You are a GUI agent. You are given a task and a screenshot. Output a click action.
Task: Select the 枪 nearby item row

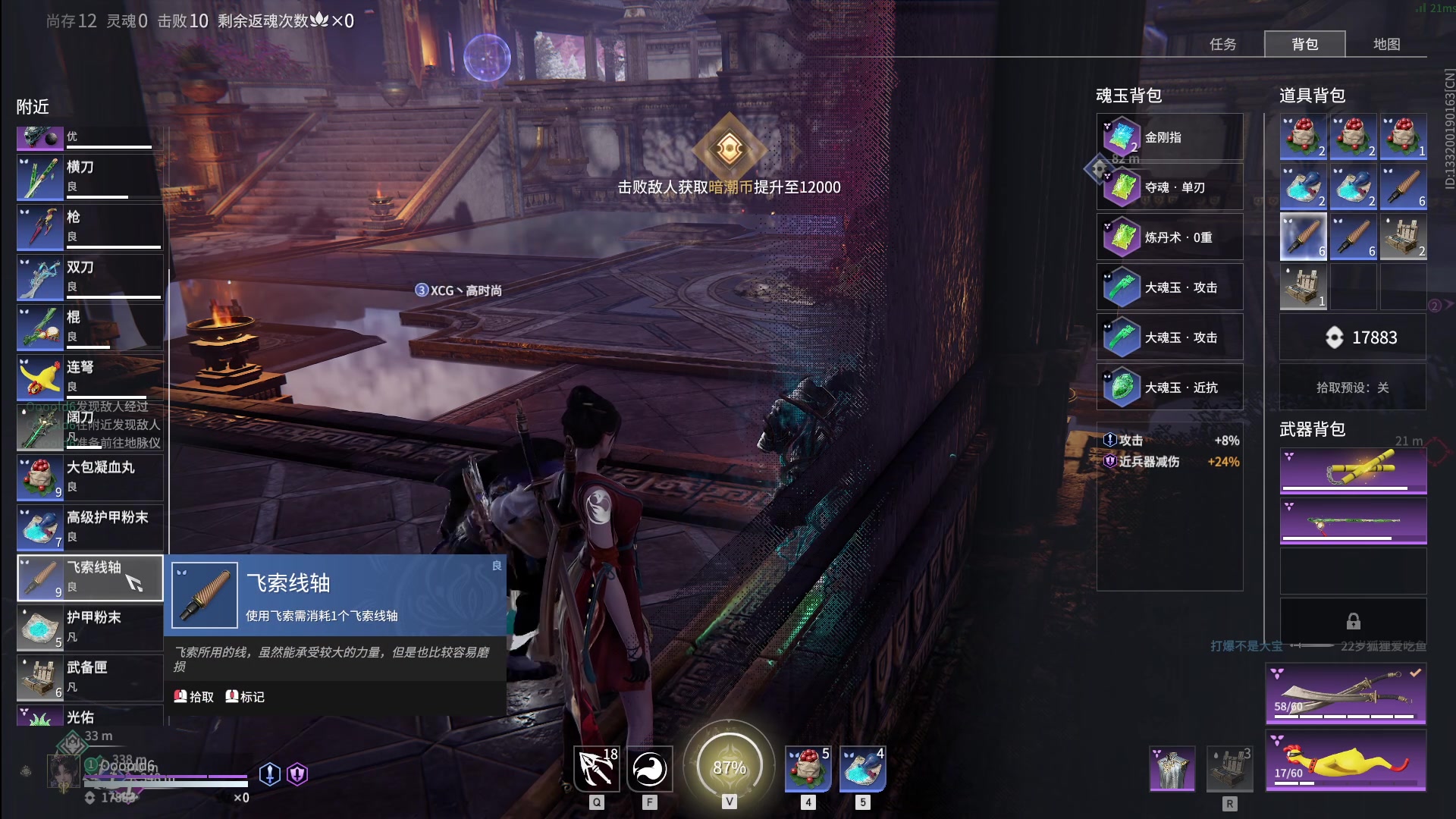[89, 227]
